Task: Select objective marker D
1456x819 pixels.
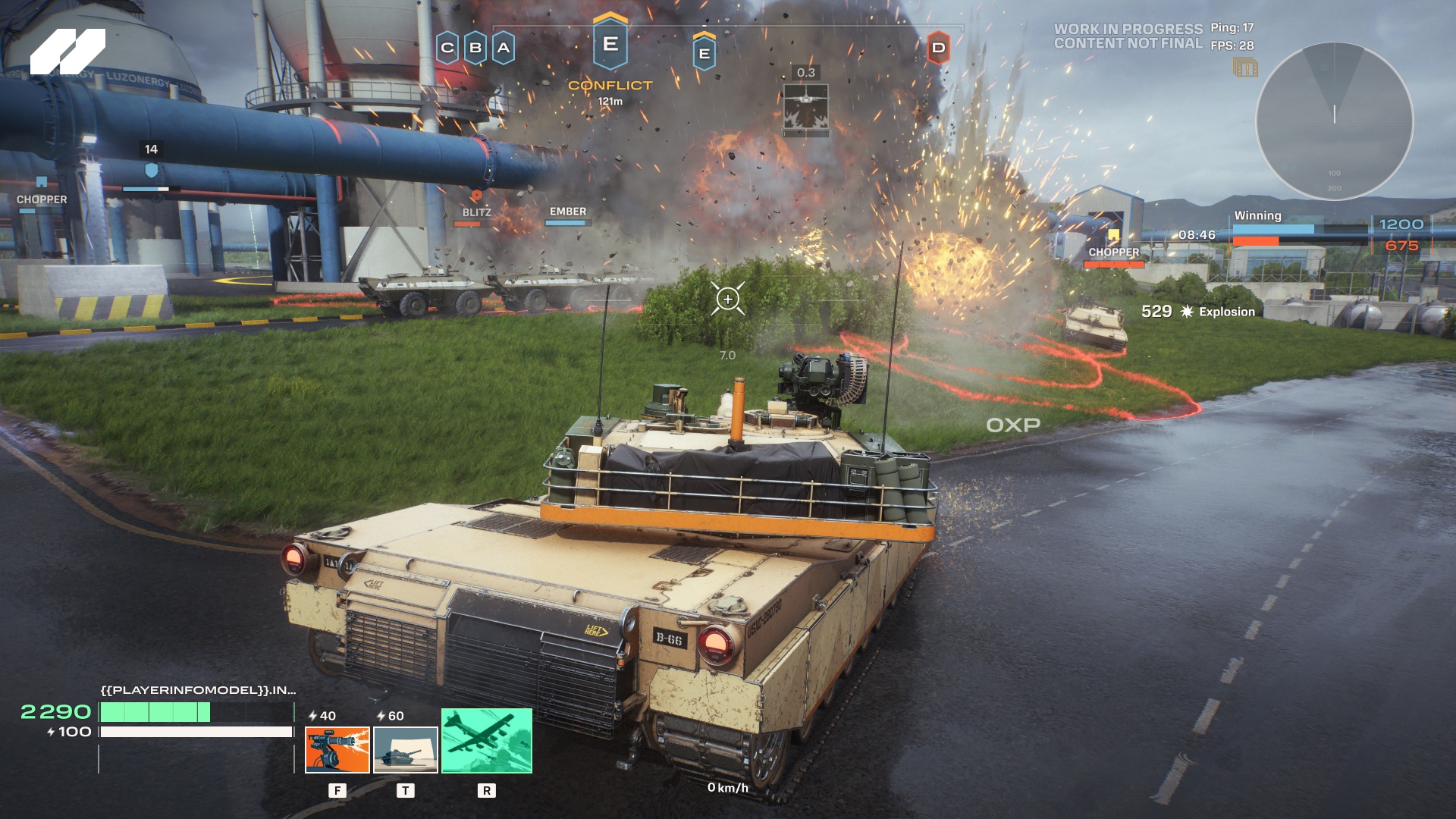Action: (940, 47)
